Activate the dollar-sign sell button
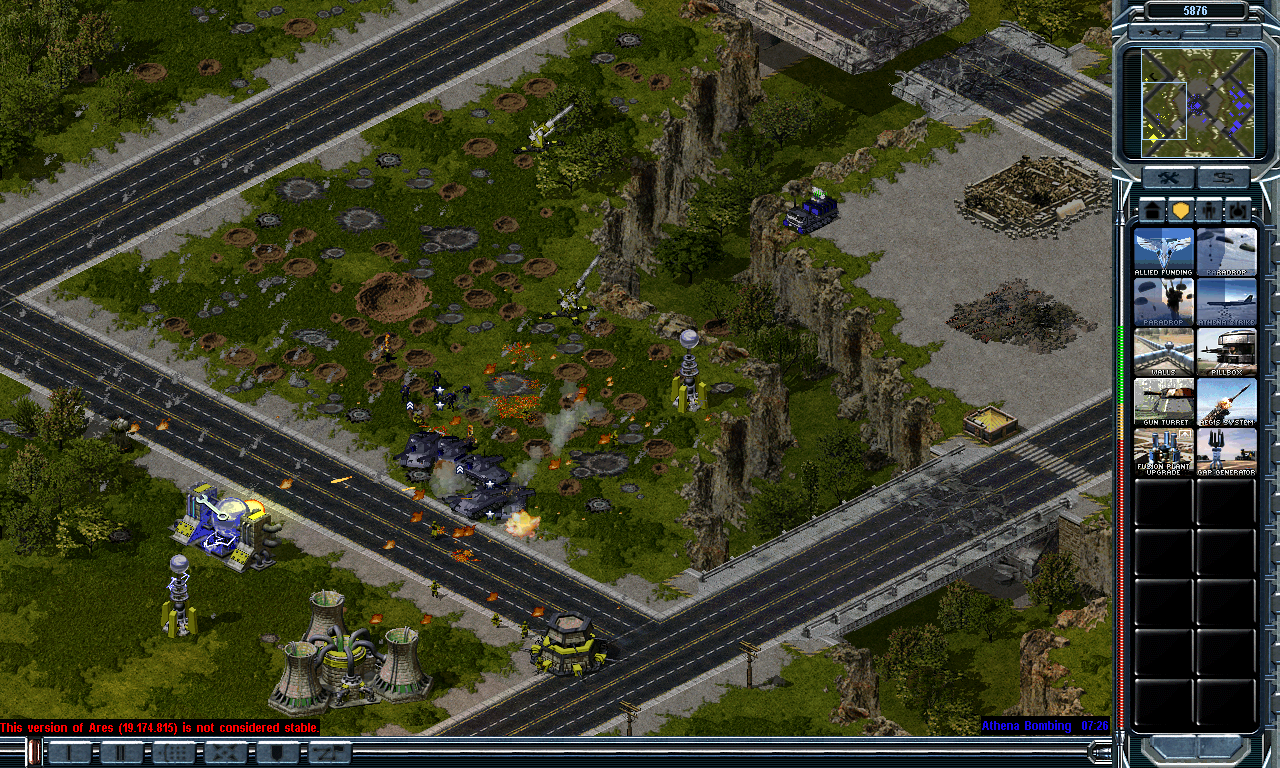 click(1224, 179)
